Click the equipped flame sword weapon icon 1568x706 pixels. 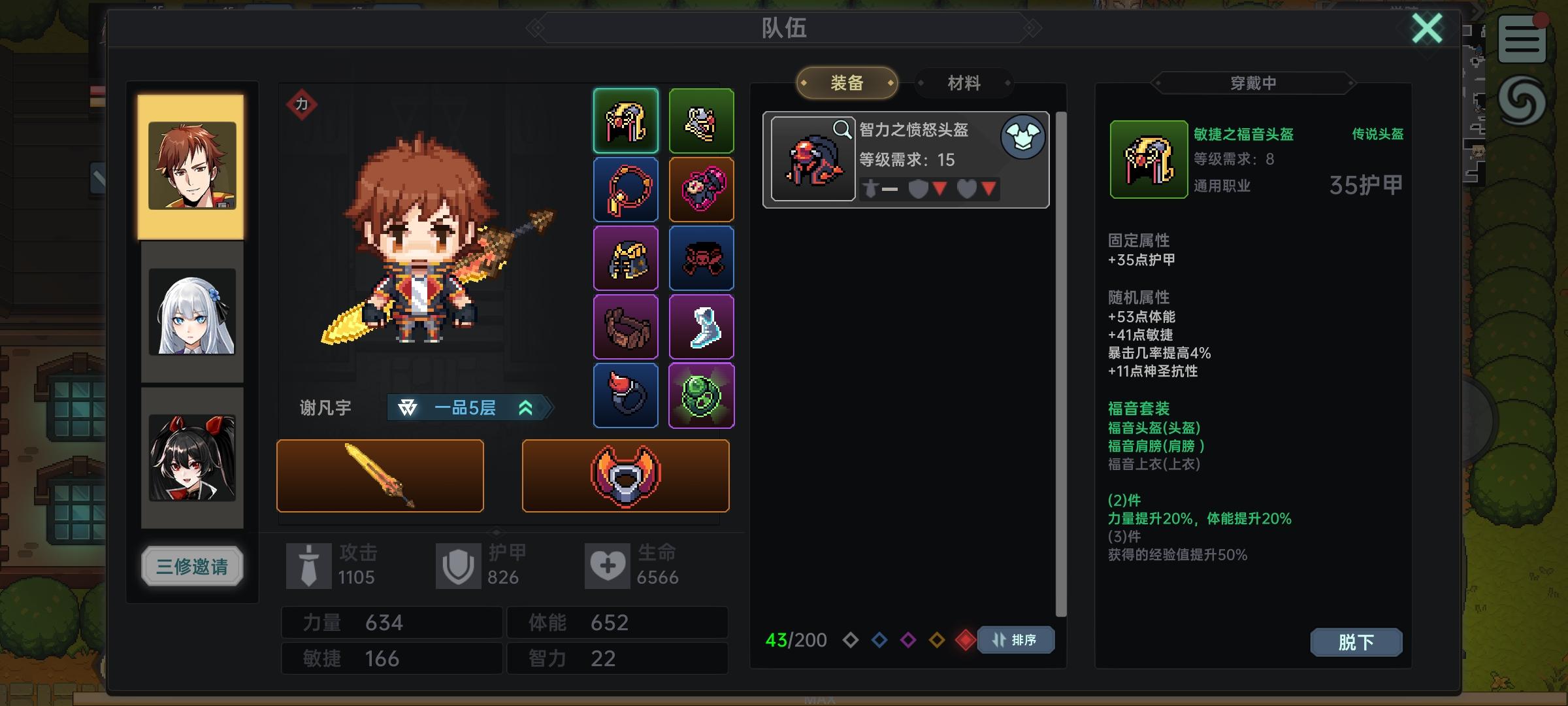pos(380,475)
